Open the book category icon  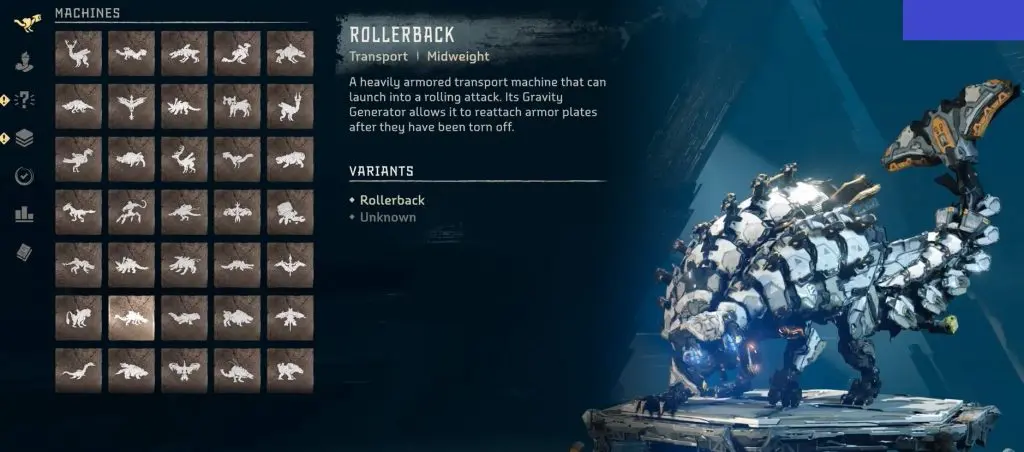25,252
